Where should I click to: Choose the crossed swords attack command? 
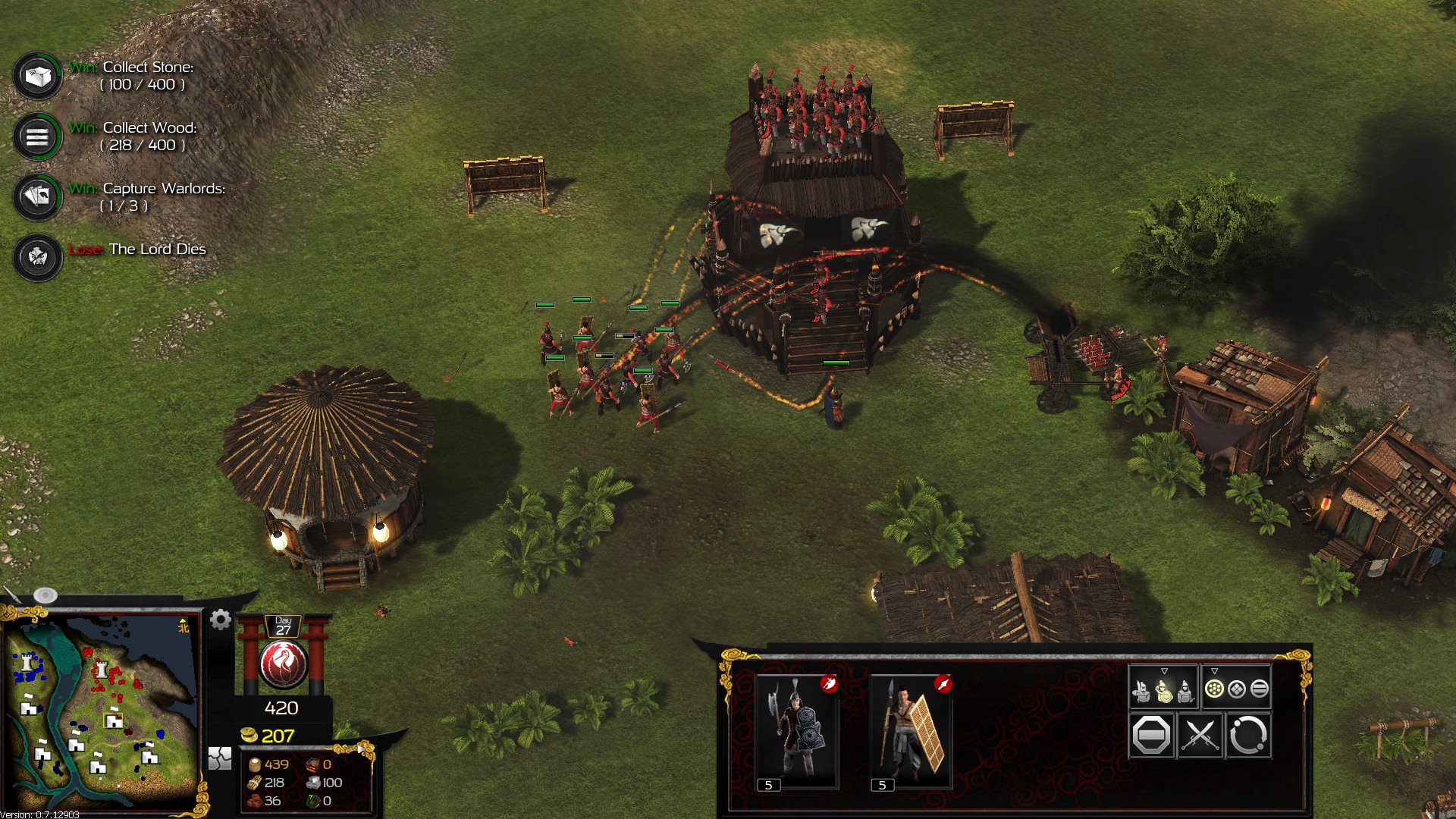(x=1200, y=735)
